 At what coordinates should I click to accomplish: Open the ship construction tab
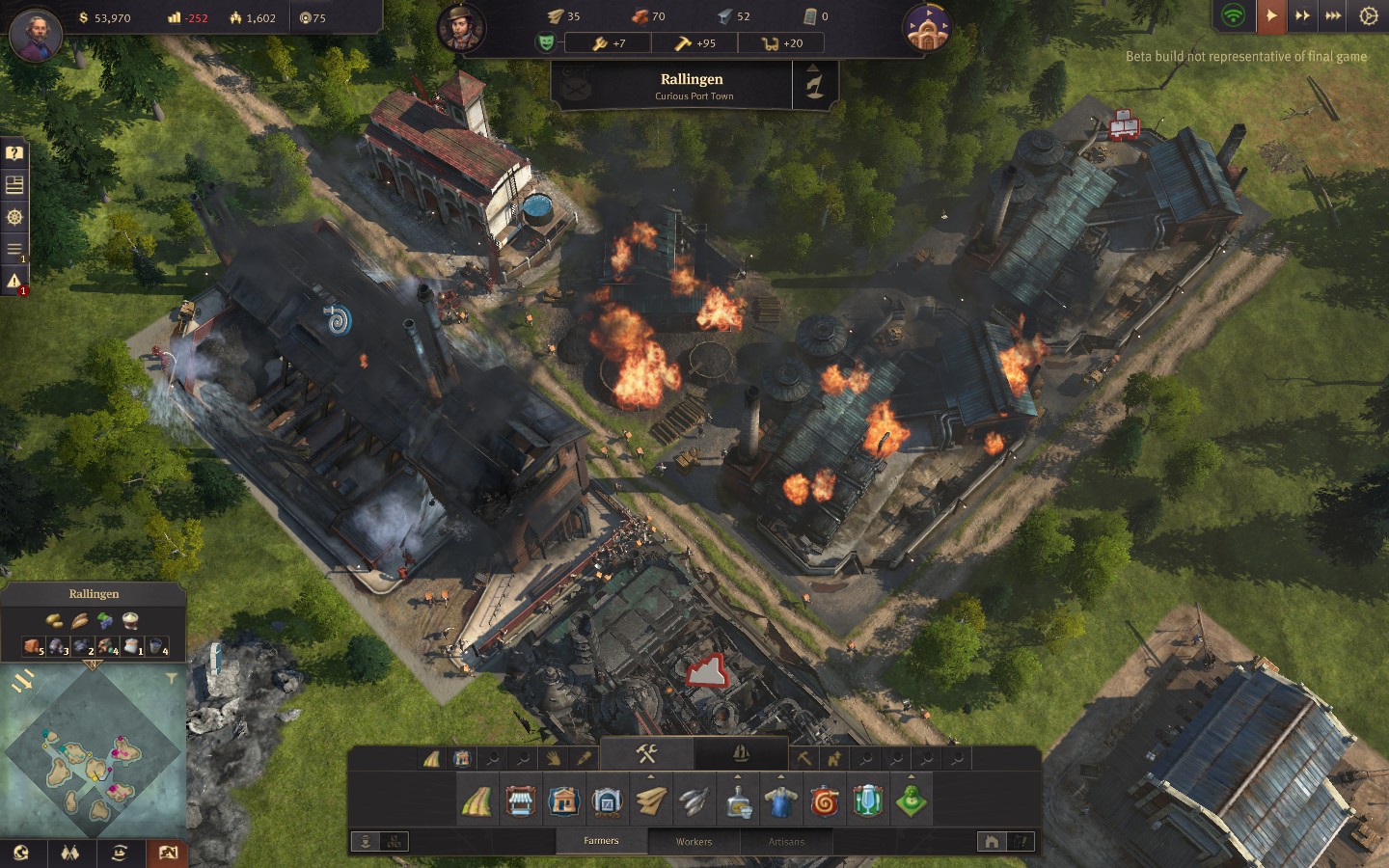741,753
